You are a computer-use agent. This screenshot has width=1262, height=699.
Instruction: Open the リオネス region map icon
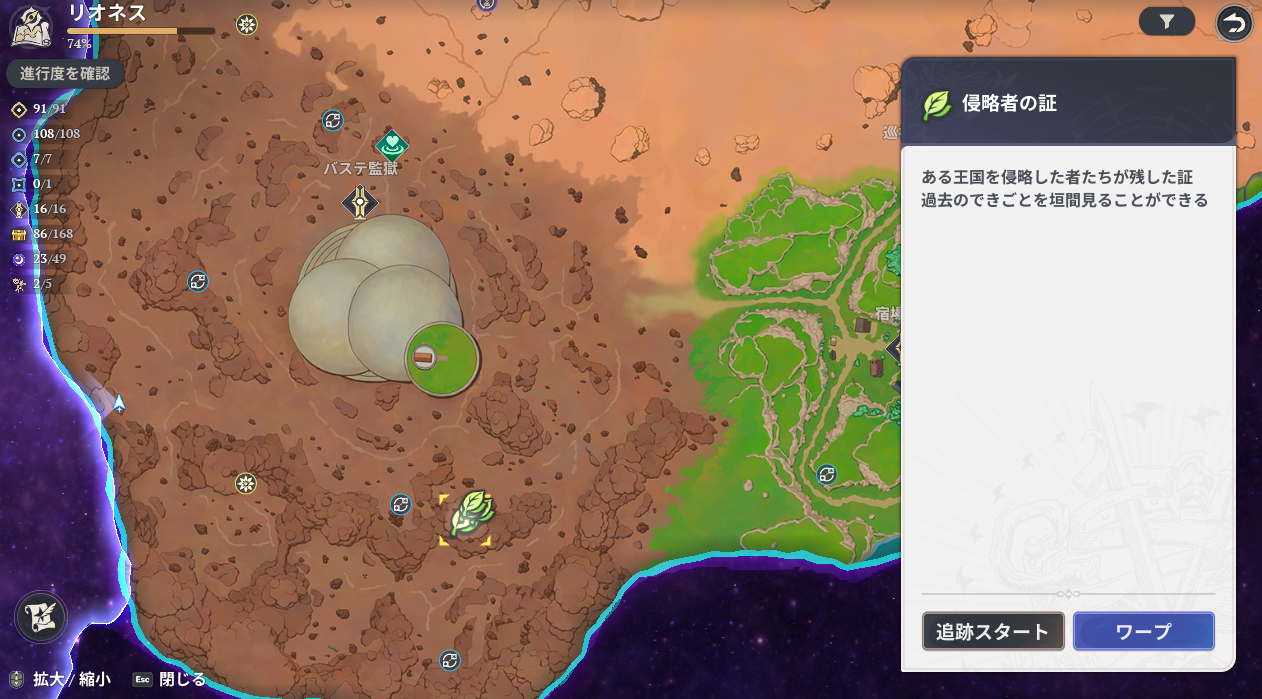click(x=31, y=25)
